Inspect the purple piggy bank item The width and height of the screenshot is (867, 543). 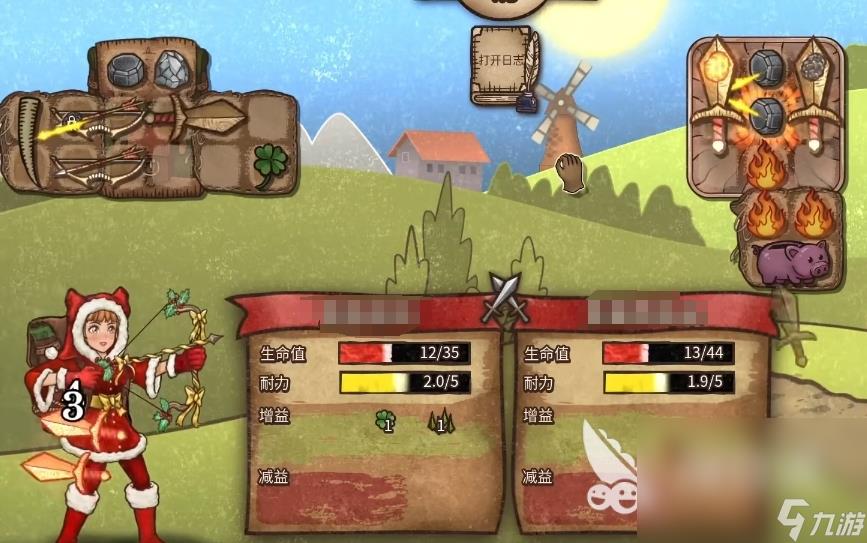pos(792,263)
